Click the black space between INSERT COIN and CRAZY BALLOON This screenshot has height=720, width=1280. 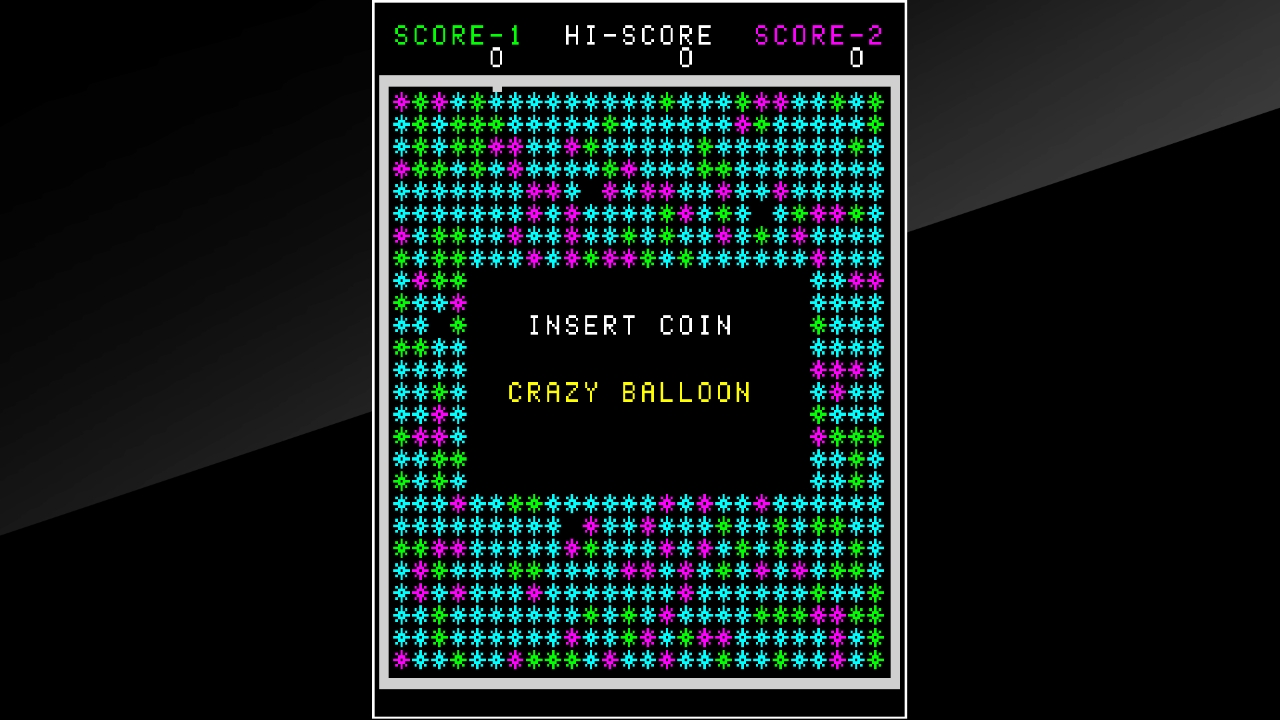[630, 358]
